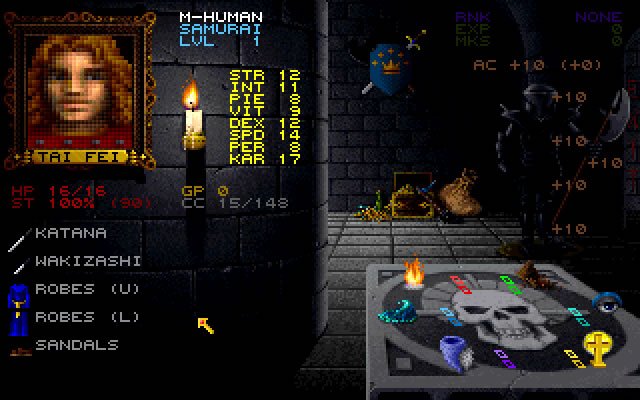Activate the blue horn icon
The image size is (640, 400).
[455, 350]
